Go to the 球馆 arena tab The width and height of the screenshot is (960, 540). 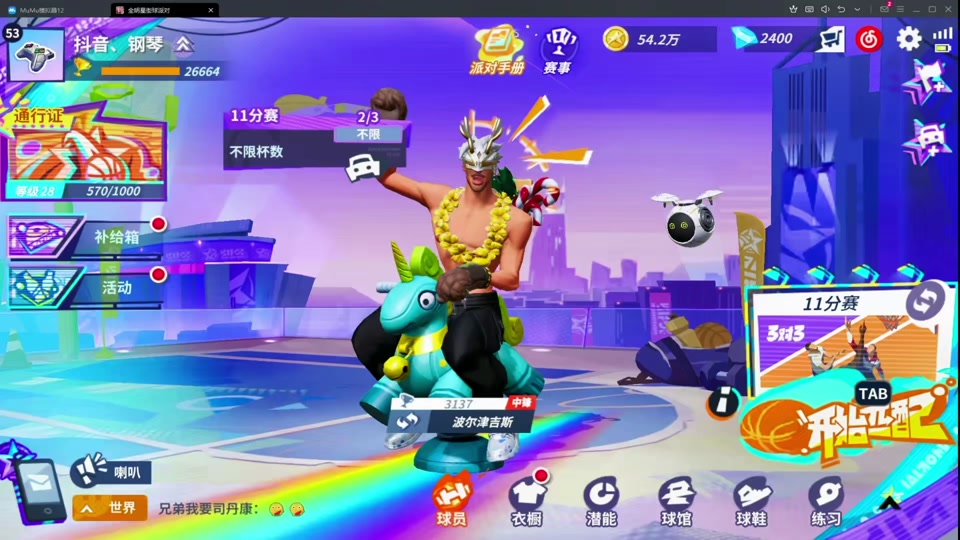click(x=676, y=501)
